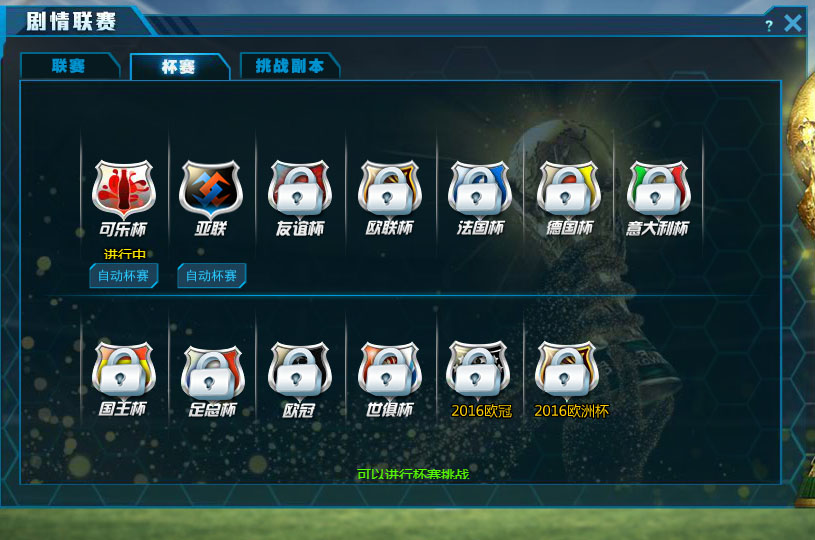Open the 挑战副本 tab

coord(289,66)
